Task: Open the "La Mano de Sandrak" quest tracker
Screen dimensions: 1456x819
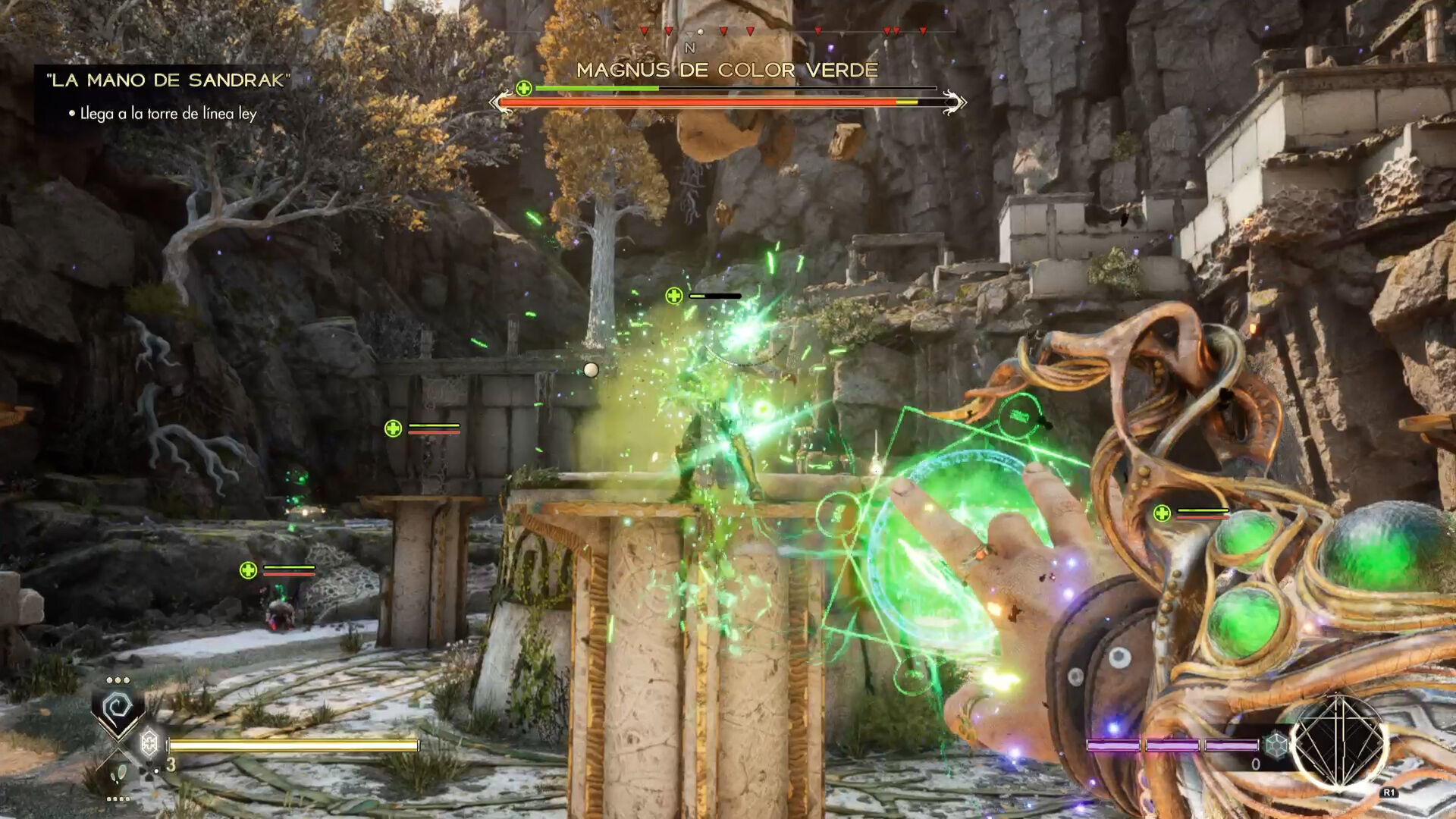Action: pyautogui.click(x=168, y=80)
